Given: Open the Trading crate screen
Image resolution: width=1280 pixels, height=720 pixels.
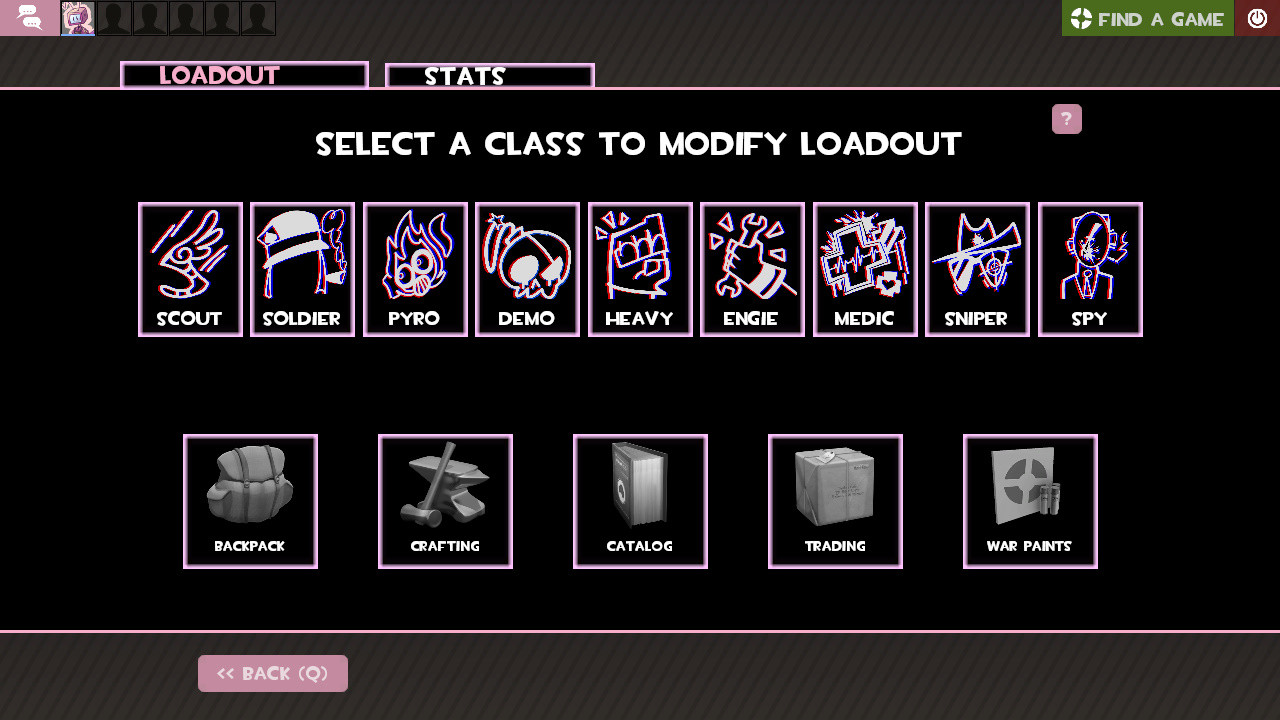Looking at the screenshot, I should click(x=835, y=500).
